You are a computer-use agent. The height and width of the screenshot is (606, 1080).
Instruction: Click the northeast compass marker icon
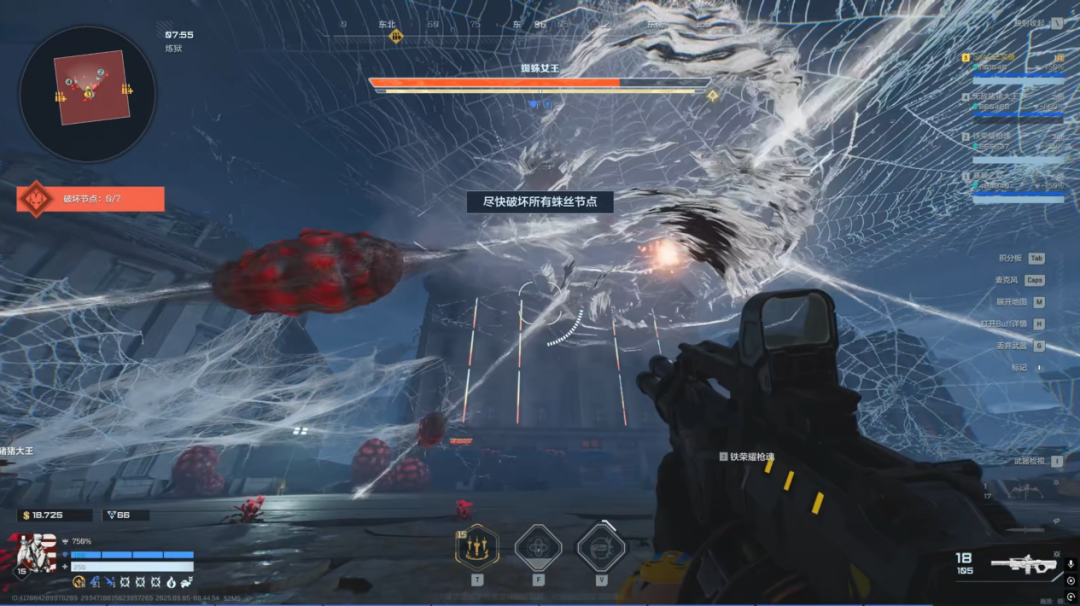pos(396,36)
